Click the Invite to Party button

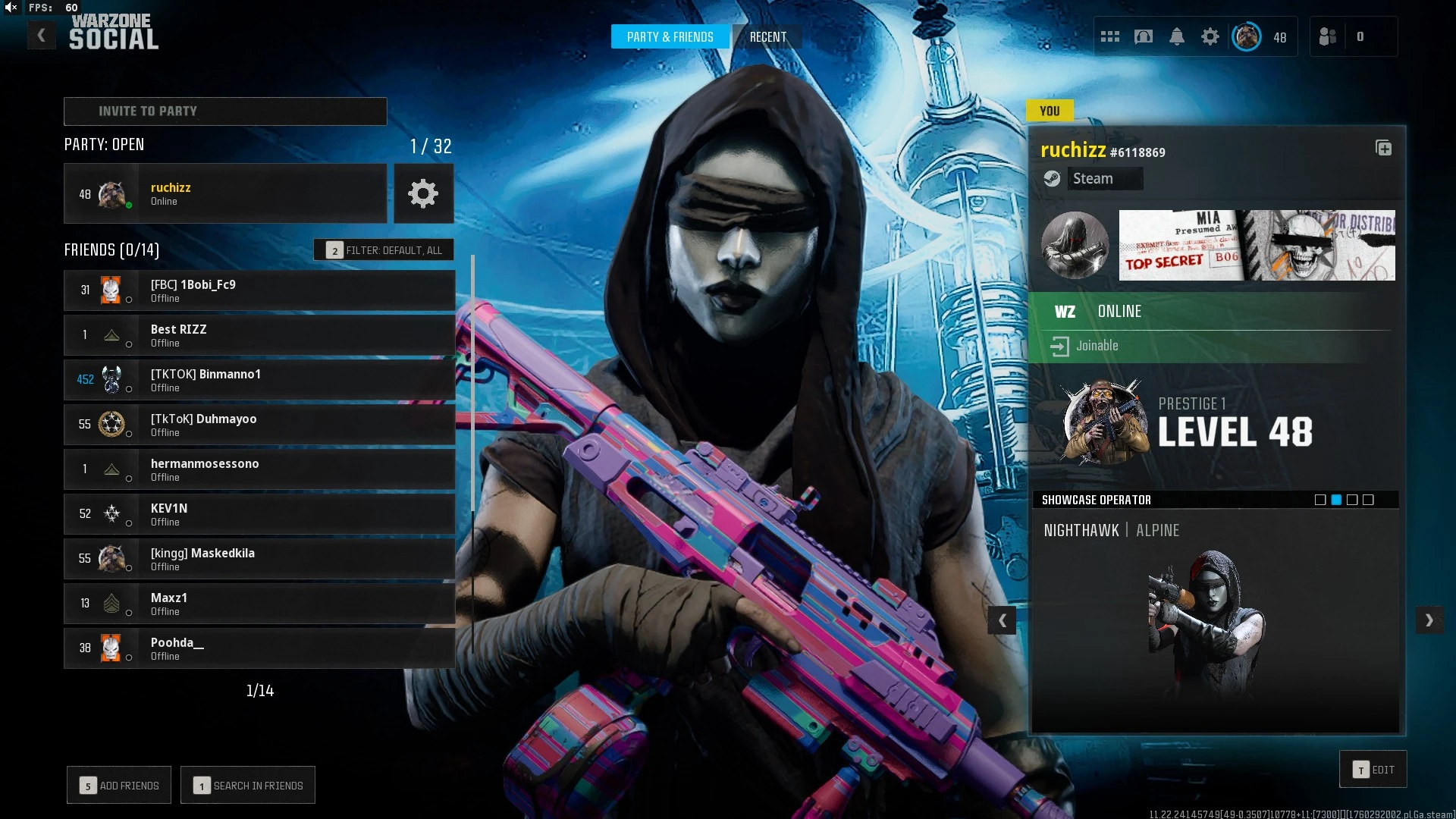click(x=225, y=111)
